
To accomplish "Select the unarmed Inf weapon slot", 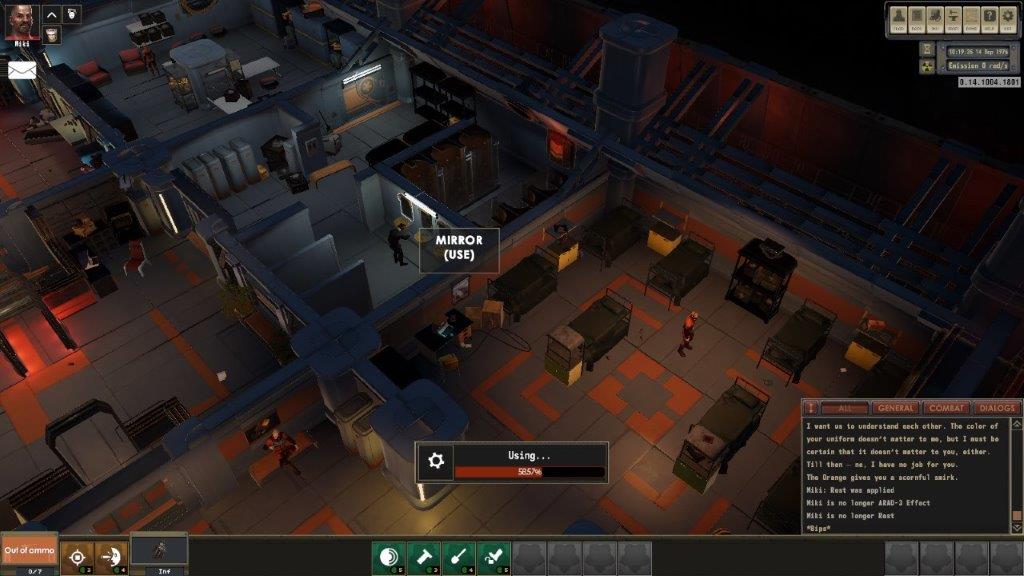I will click(159, 551).
